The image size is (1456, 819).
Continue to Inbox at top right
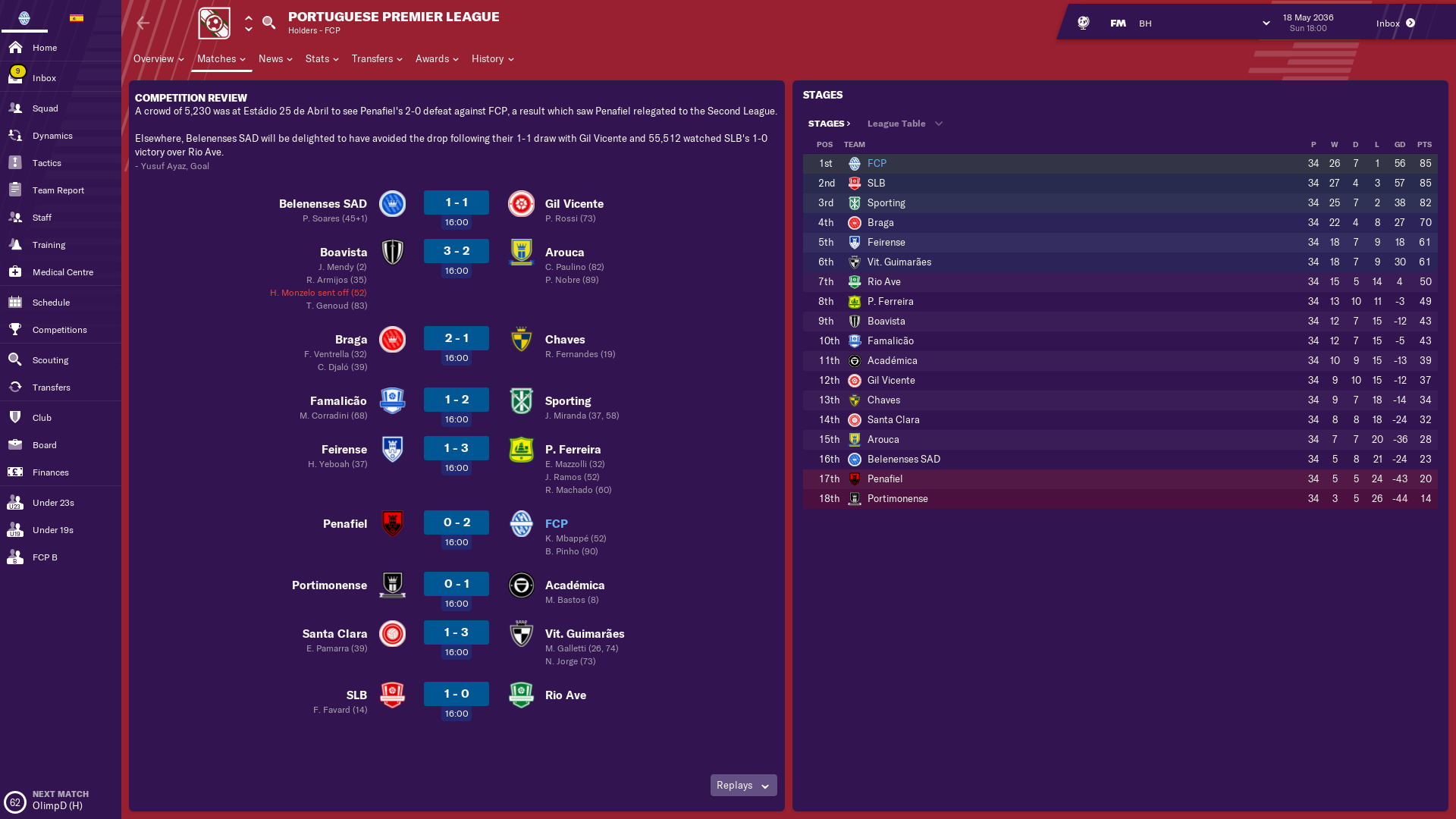[x=1395, y=24]
